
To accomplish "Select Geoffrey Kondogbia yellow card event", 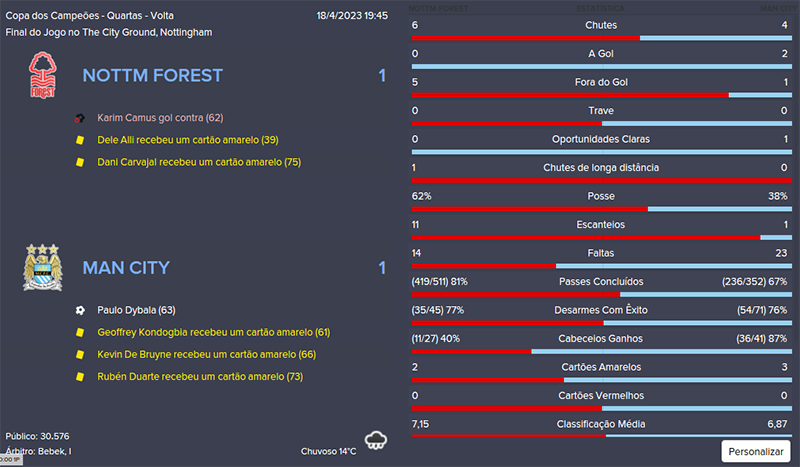I will click(x=213, y=332).
